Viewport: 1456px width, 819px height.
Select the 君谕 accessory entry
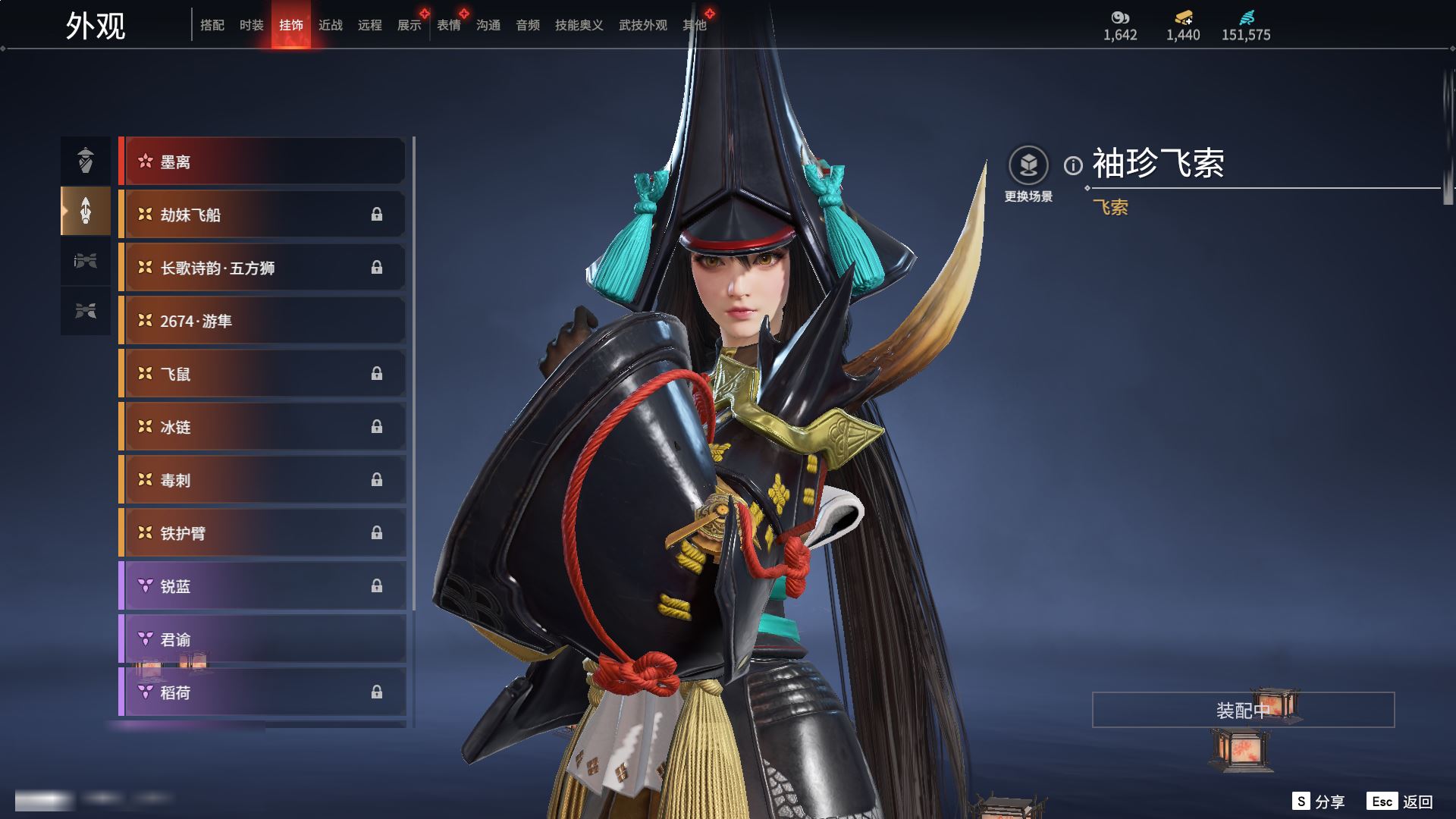[262, 639]
